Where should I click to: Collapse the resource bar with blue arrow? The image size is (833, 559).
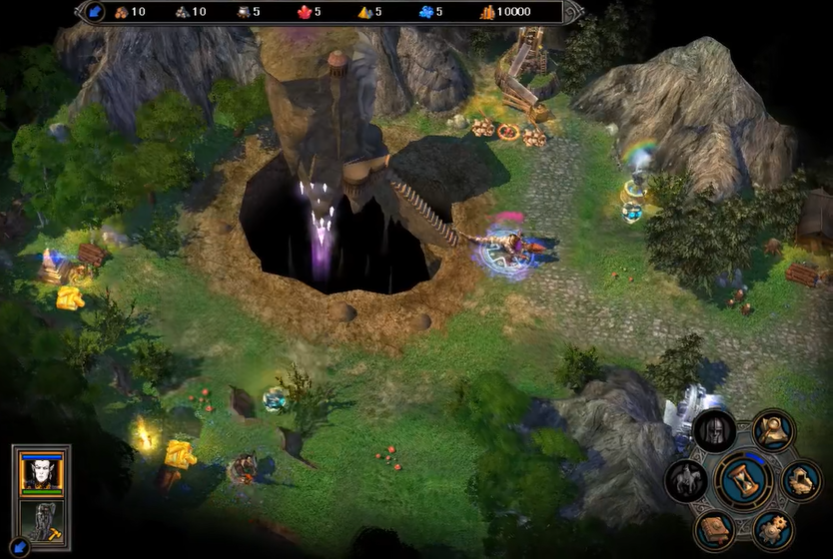pyautogui.click(x=95, y=12)
